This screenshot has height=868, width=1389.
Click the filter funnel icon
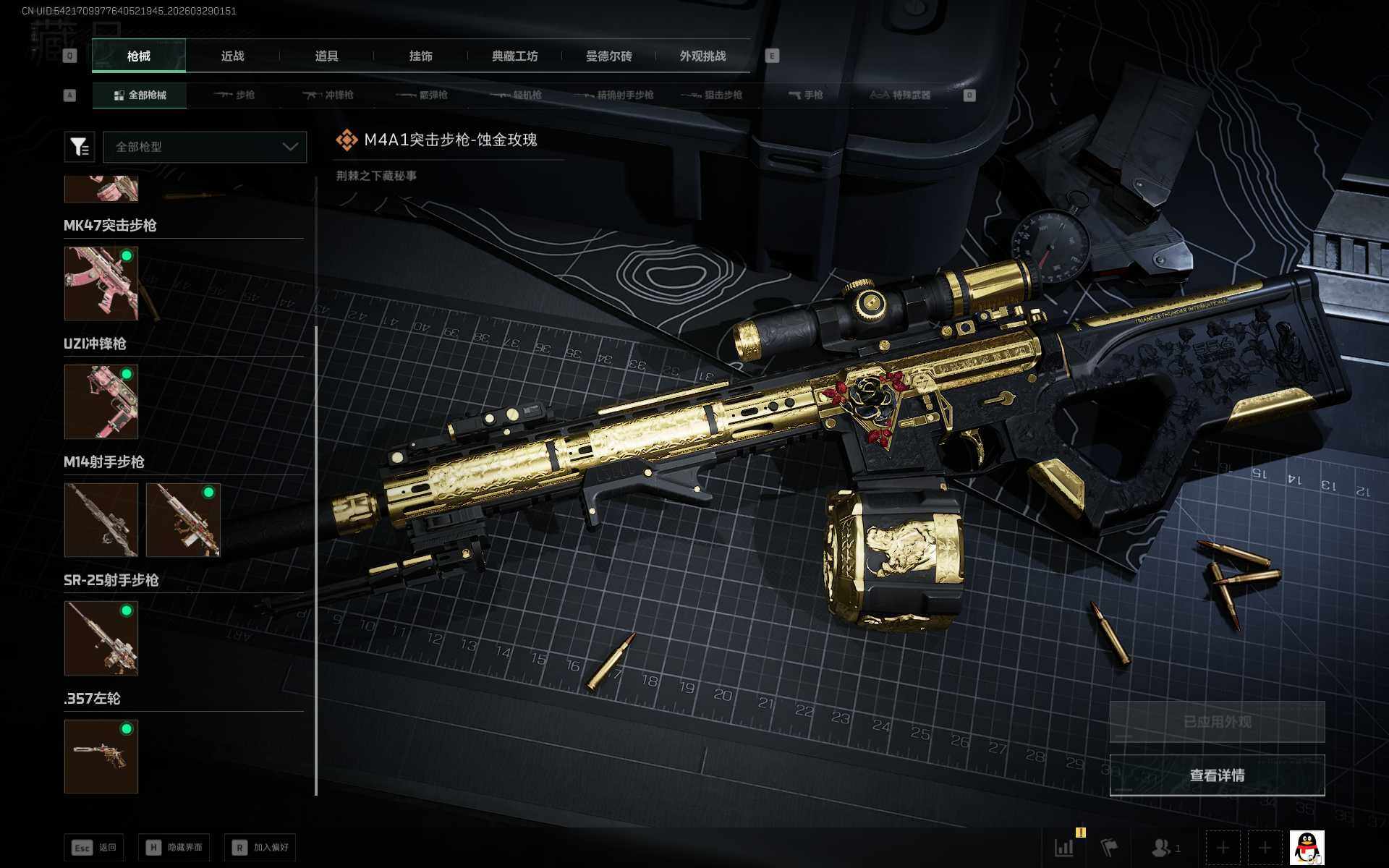coord(80,147)
